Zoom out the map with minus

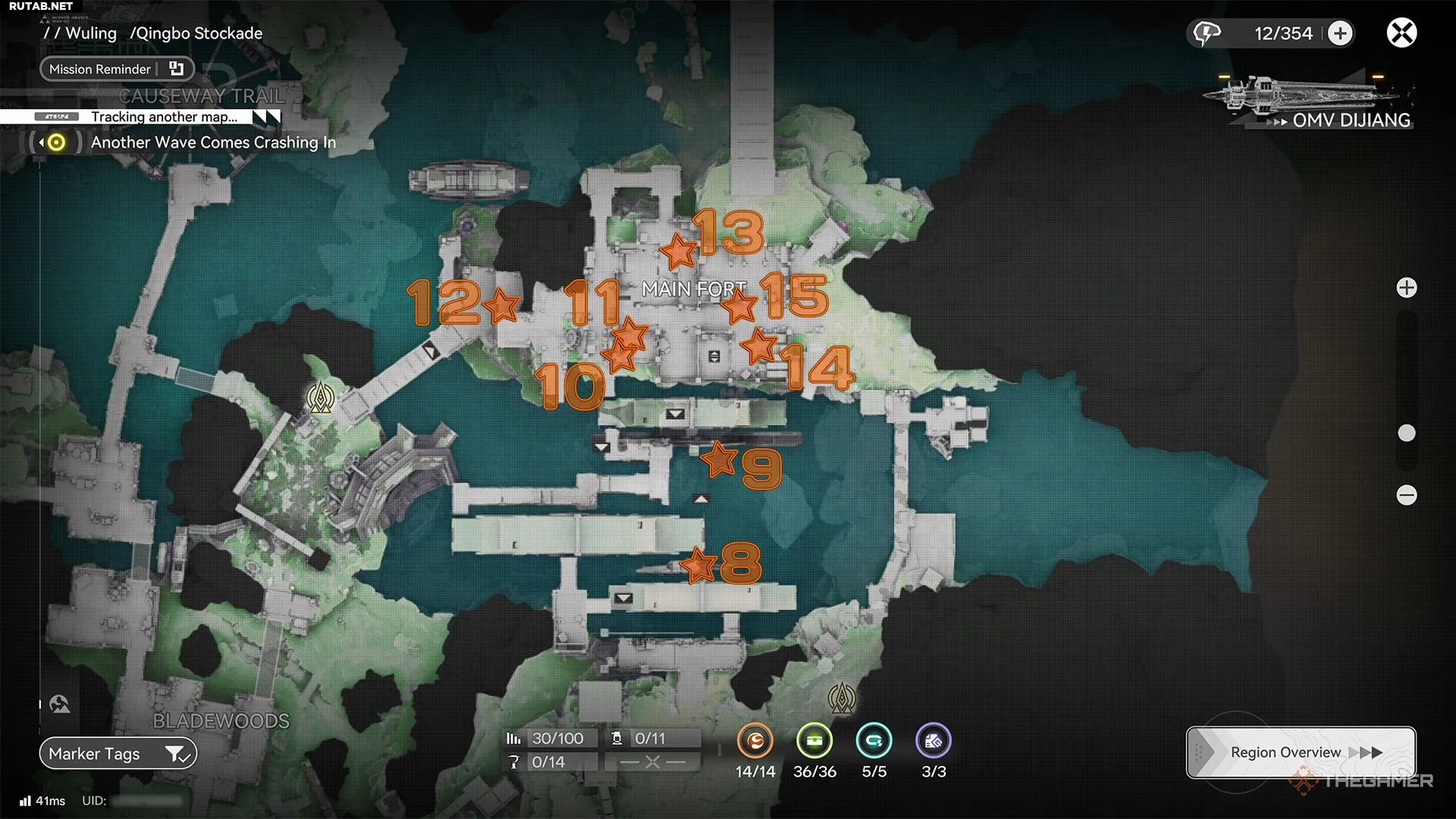tap(1407, 495)
